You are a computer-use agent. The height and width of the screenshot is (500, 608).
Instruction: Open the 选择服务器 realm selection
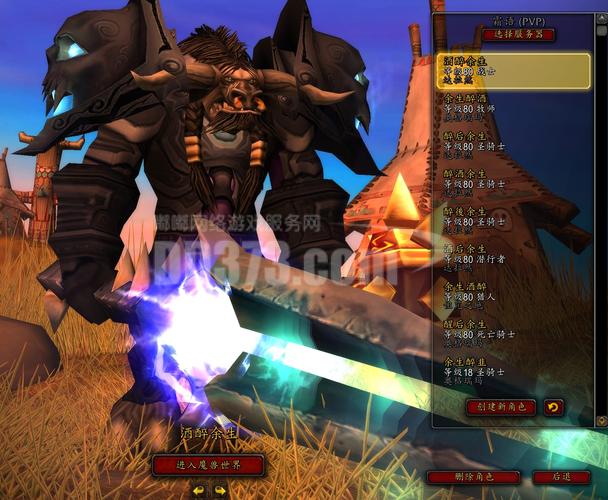click(x=519, y=34)
